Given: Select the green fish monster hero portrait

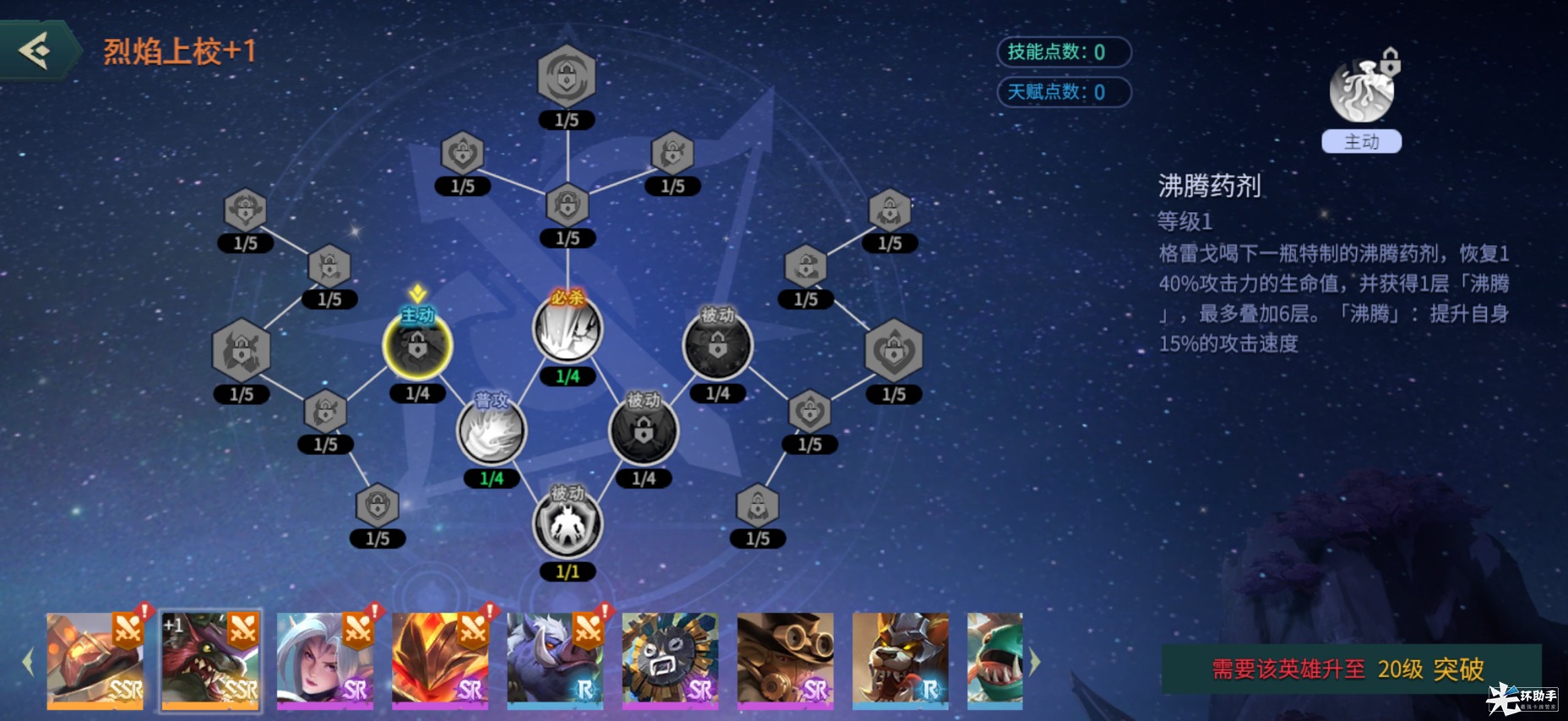Looking at the screenshot, I should click(x=995, y=660).
